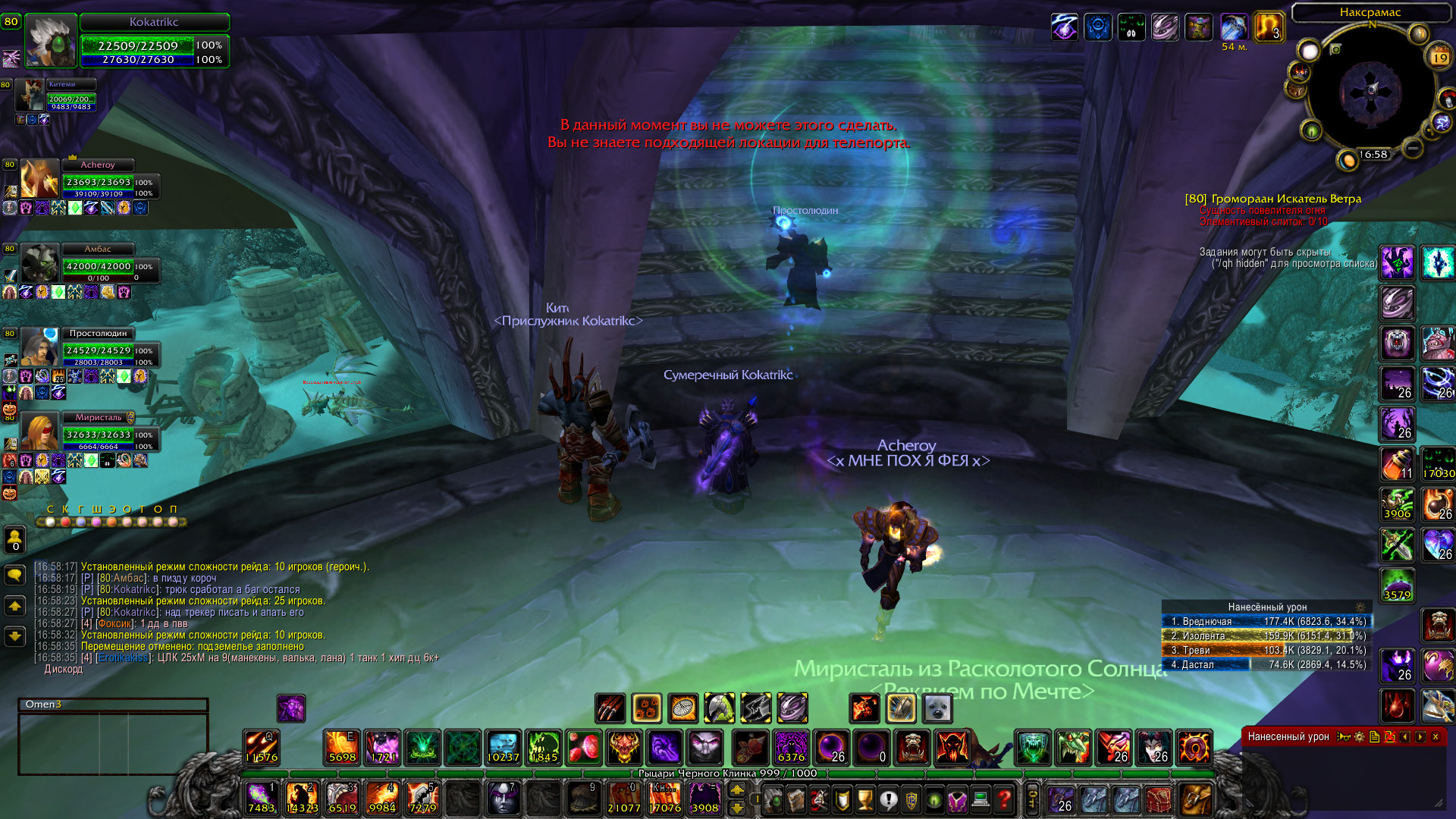Select the Acheroy party member frame
Image resolution: width=1456 pixels, height=819 pixels.
97,180
